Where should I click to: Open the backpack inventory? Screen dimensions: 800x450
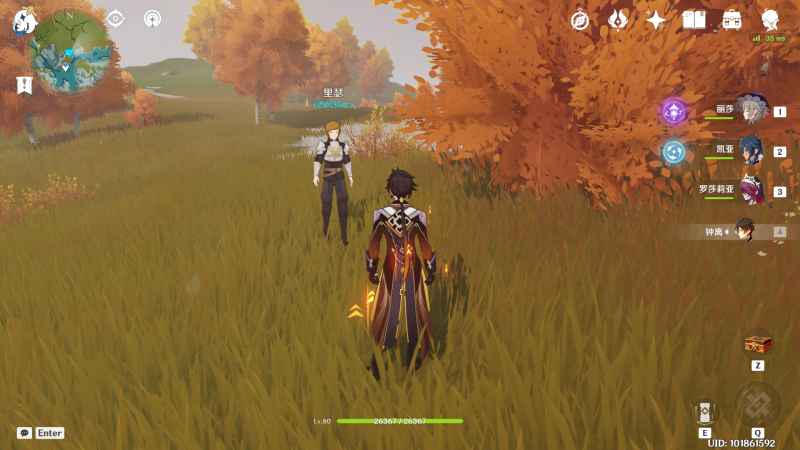(x=732, y=19)
